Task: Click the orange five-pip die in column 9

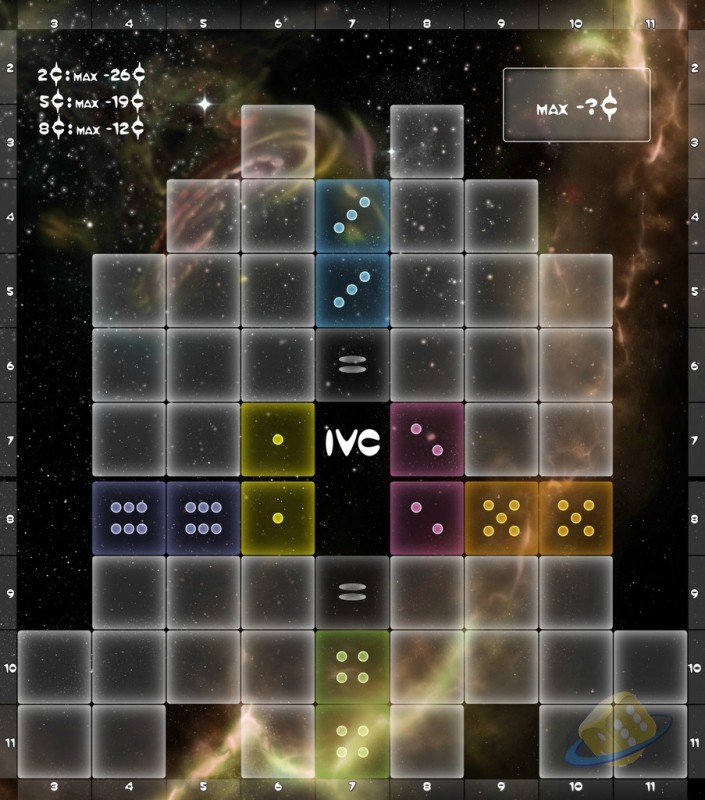Action: tap(501, 517)
